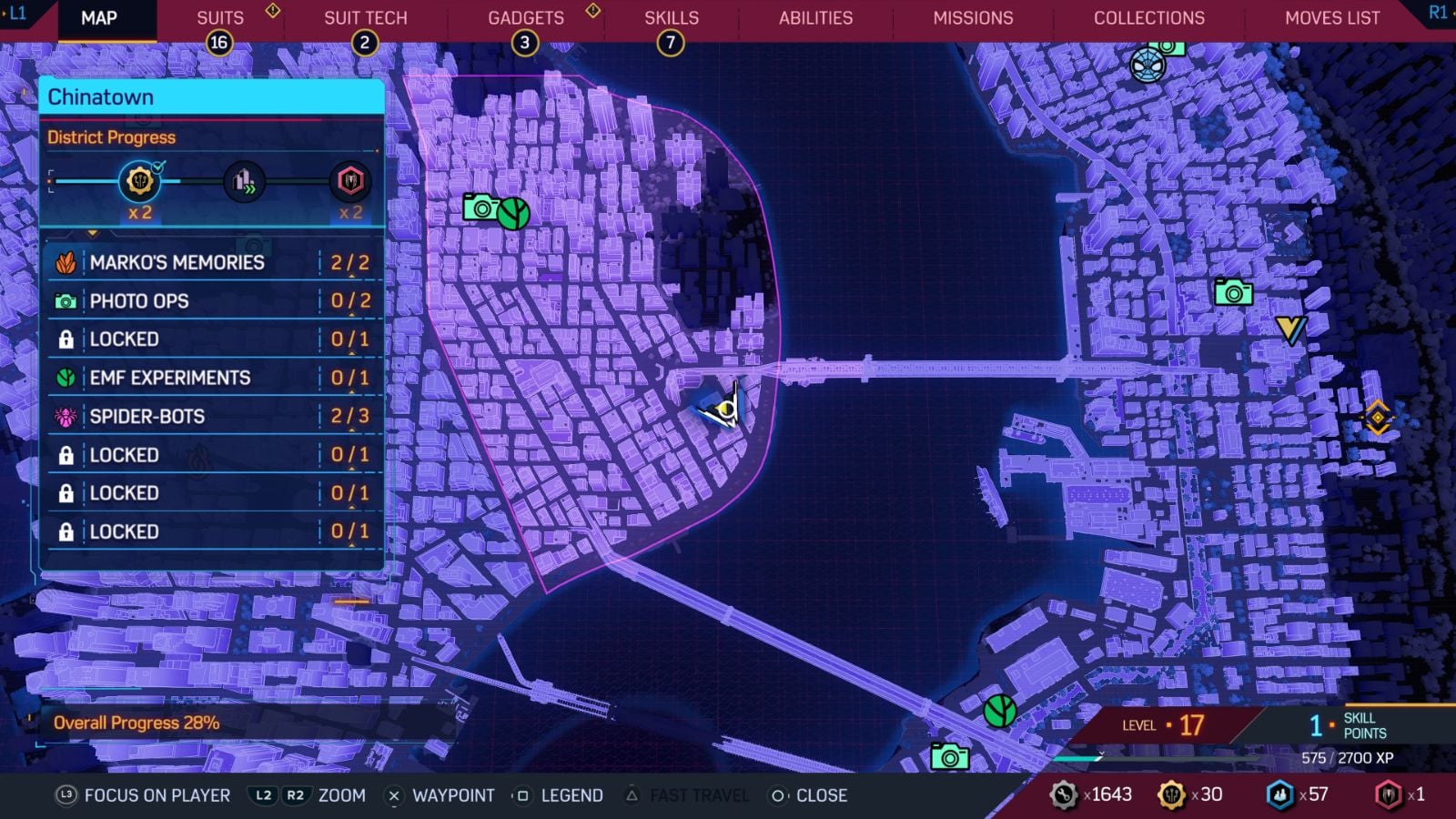
Task: Select the Spider-Bots spider icon in the list
Action: [x=66, y=416]
